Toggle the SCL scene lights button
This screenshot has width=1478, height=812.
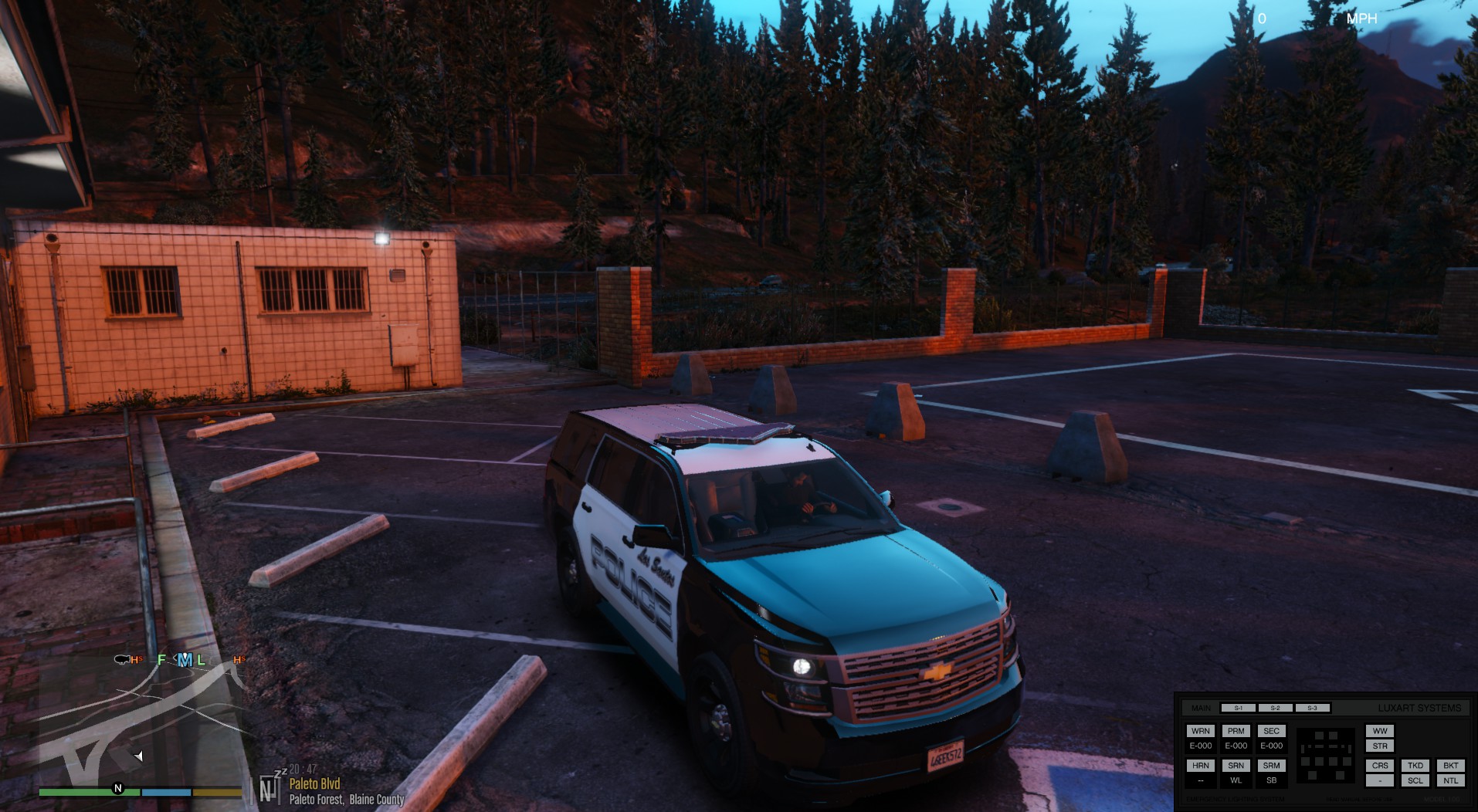(x=1415, y=780)
